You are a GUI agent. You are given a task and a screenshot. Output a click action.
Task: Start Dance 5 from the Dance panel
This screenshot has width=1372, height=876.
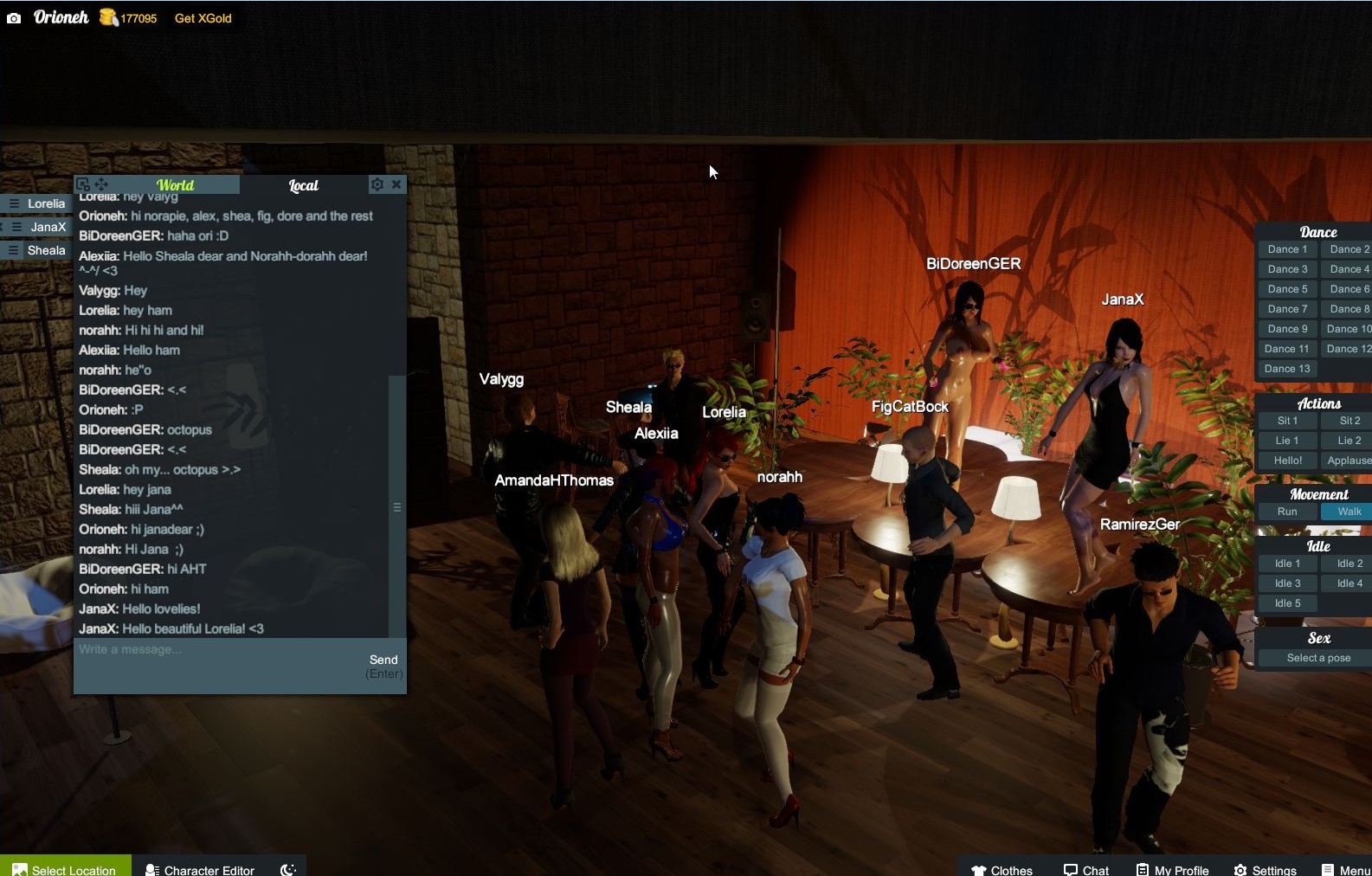point(1287,288)
